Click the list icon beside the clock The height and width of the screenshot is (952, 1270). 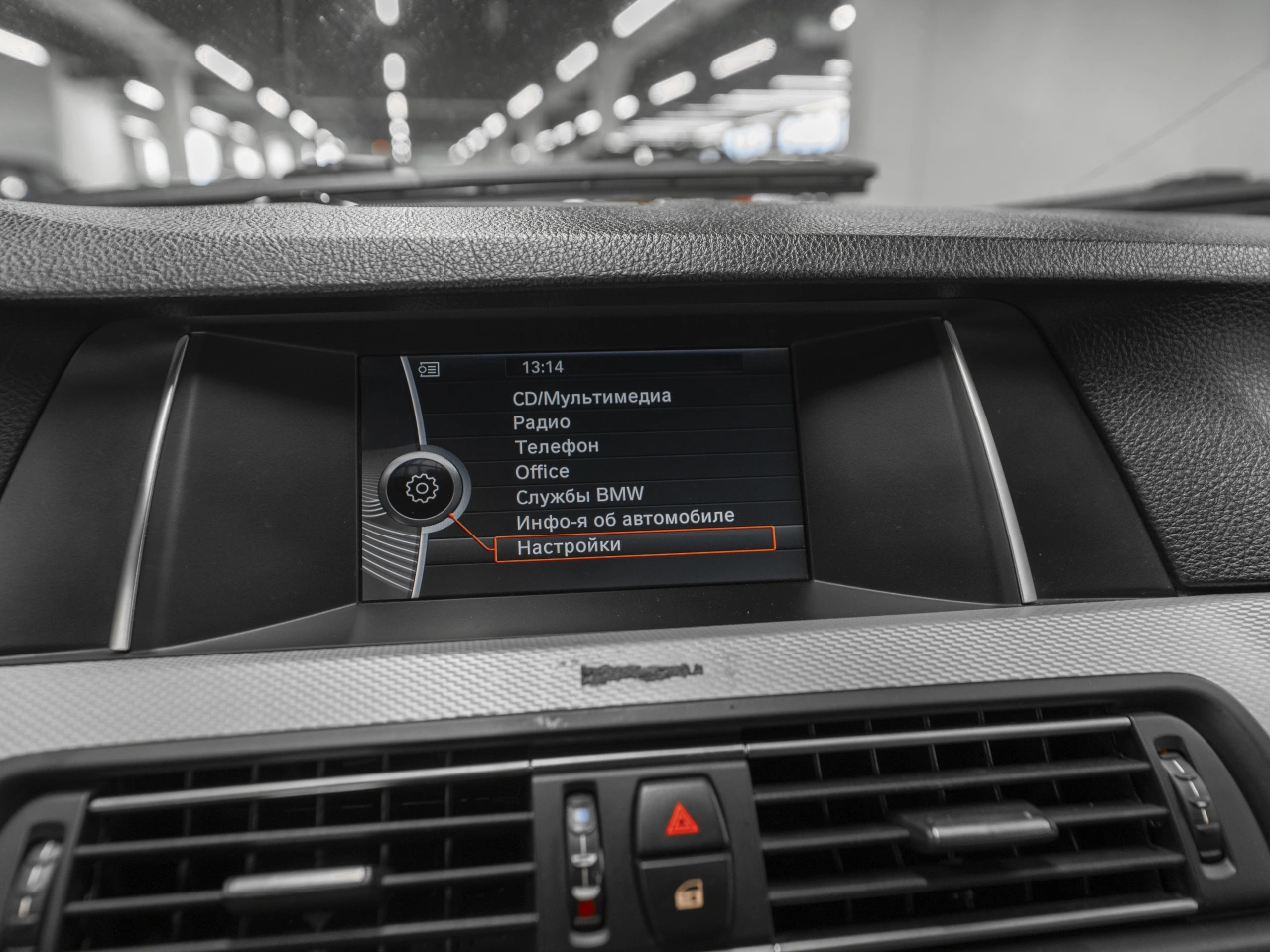point(429,369)
